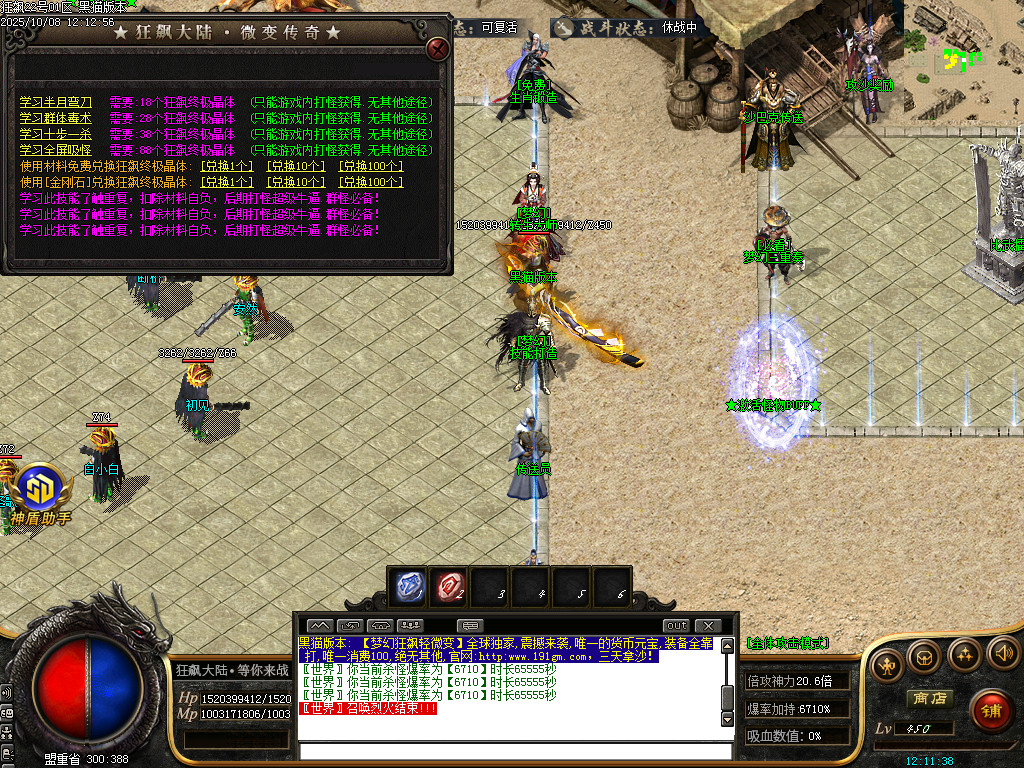Toggle sound with the speaker icon

(1001, 654)
